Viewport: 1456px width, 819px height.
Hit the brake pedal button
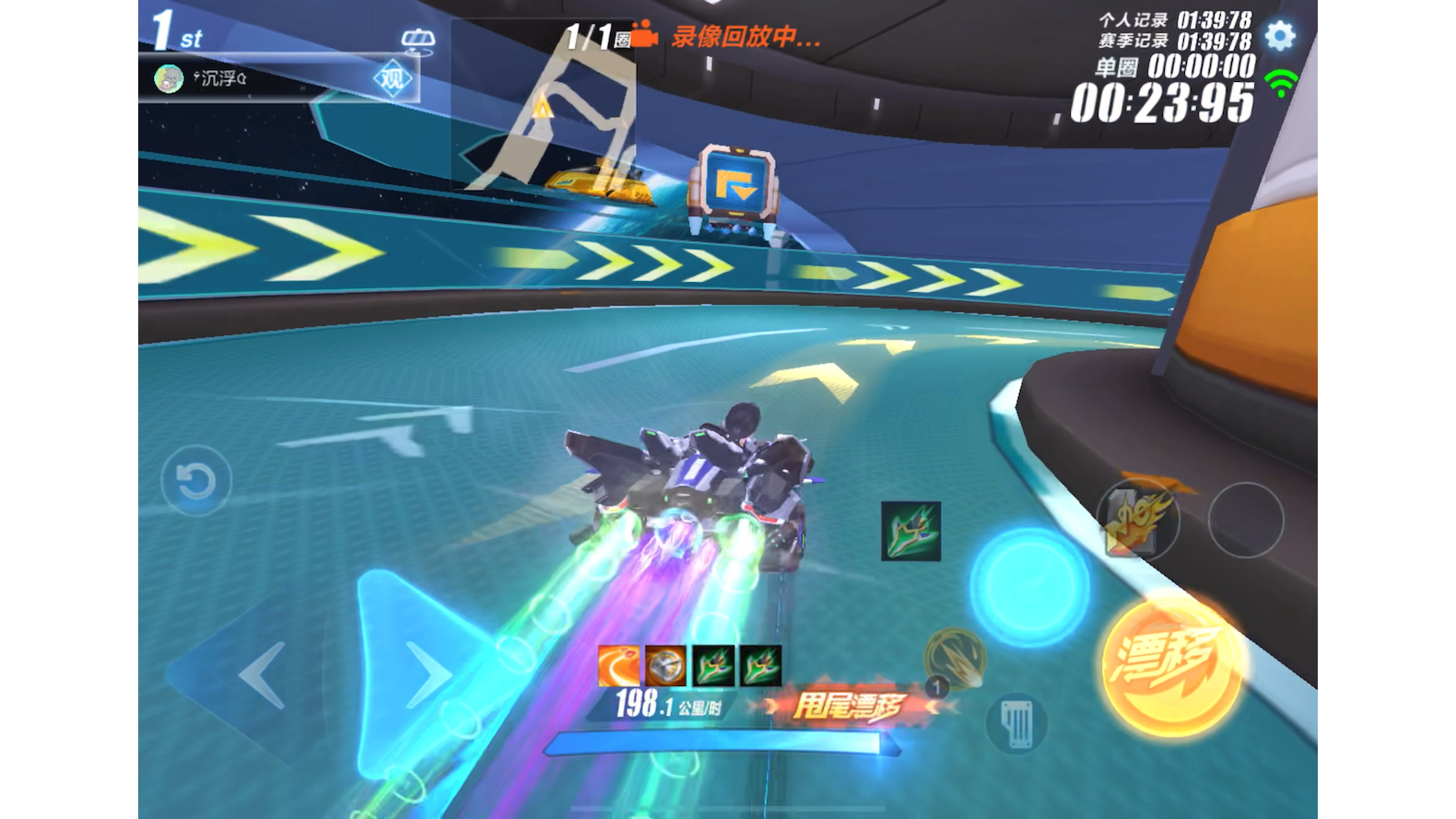(1017, 722)
